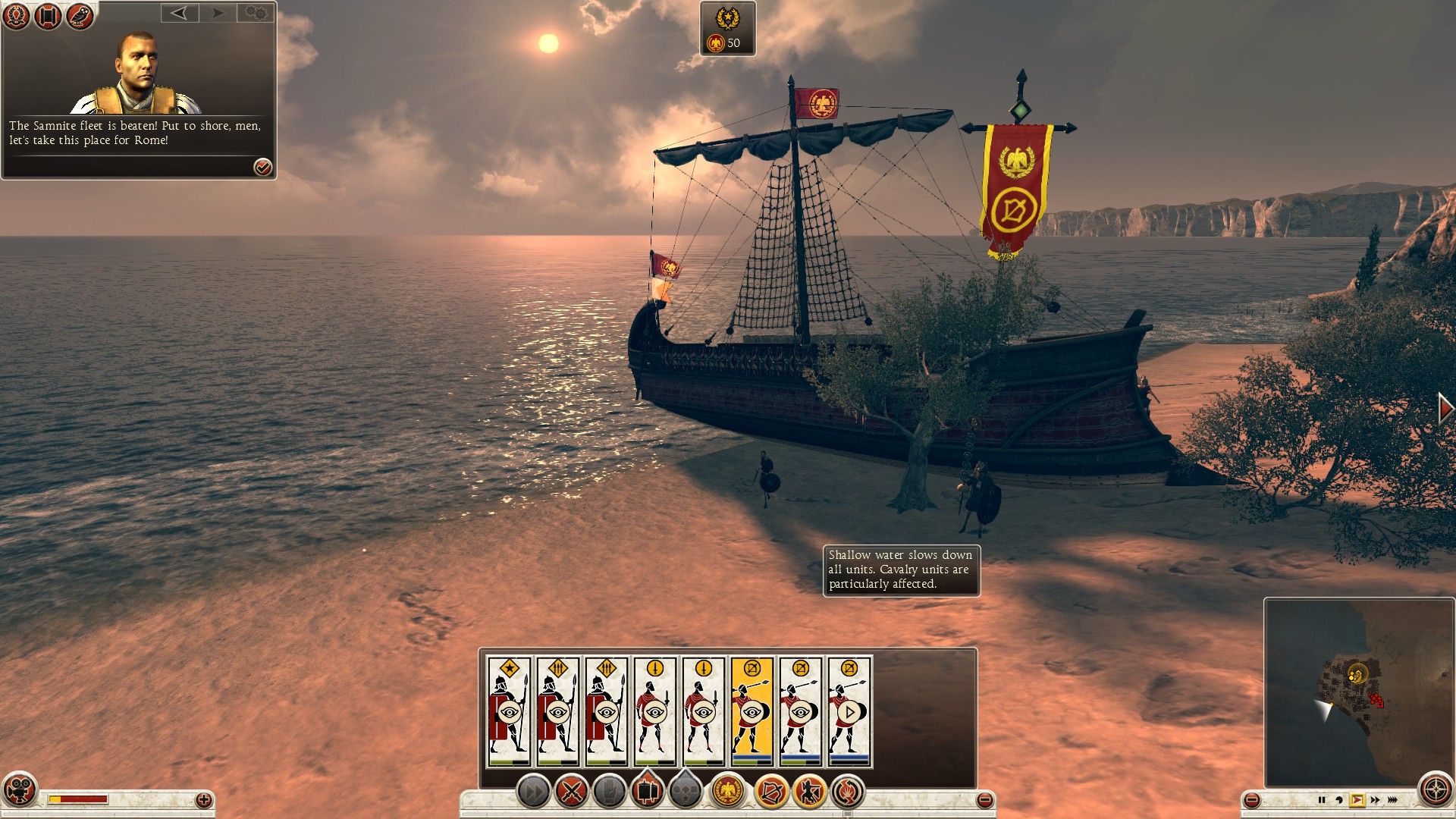Toggle melee mode crossed swords button
The height and width of the screenshot is (819, 1456).
571,792
